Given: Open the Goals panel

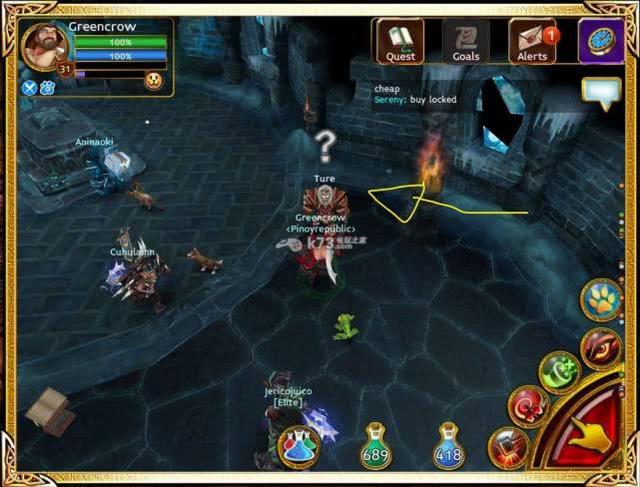Looking at the screenshot, I should [466, 42].
